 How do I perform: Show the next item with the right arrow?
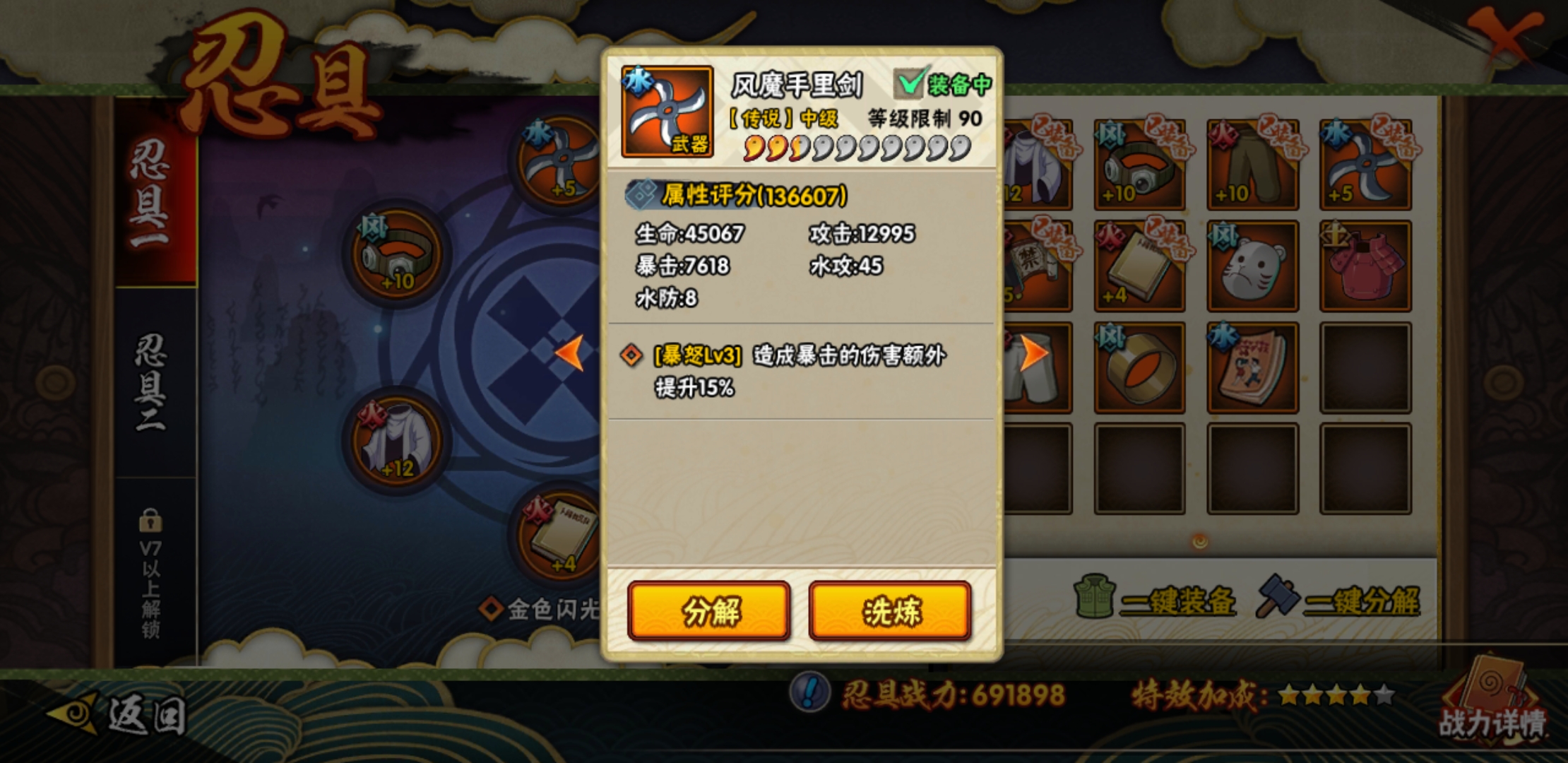(x=1033, y=353)
